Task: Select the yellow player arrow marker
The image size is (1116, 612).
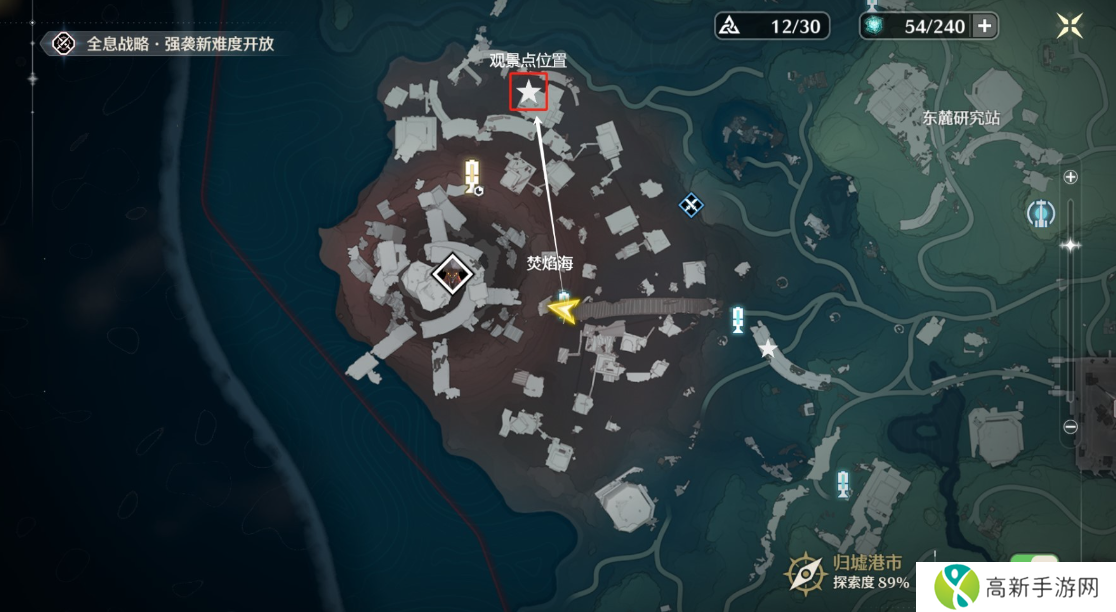Action: [x=564, y=312]
